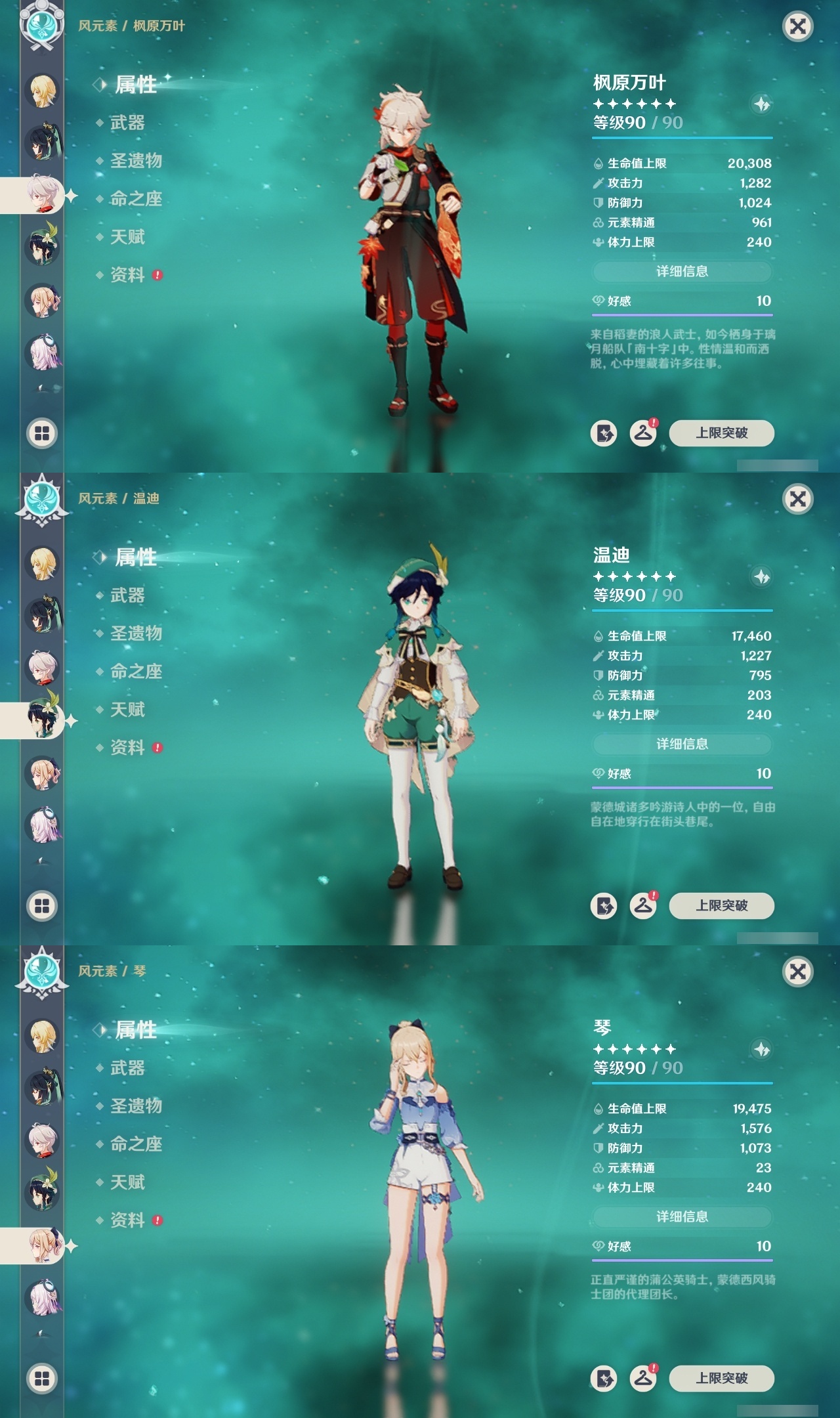Expand the 属性 attributes section
This screenshot has height=1418, width=840.
pyautogui.click(x=135, y=85)
